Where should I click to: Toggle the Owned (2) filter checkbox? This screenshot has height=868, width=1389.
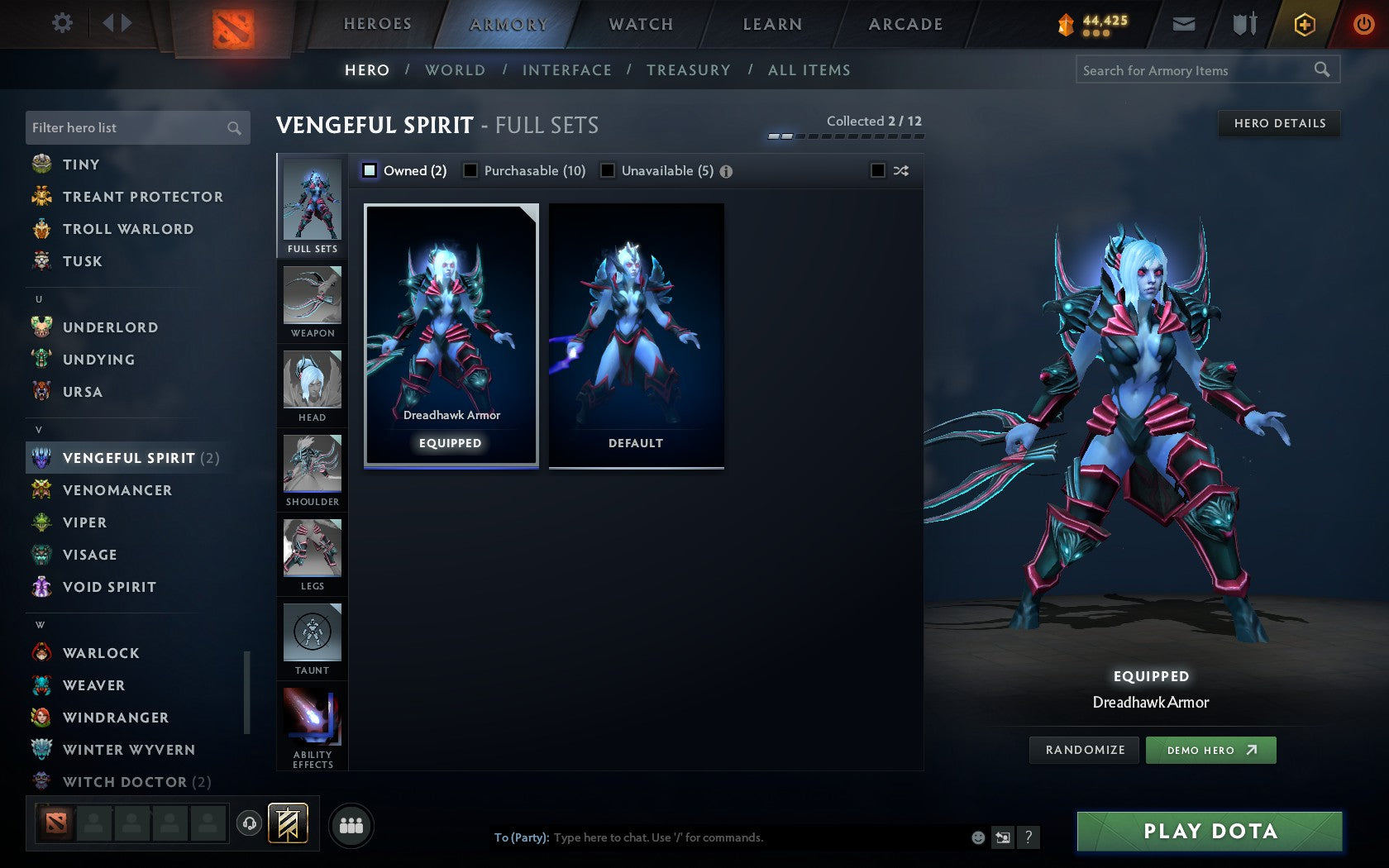click(x=370, y=170)
